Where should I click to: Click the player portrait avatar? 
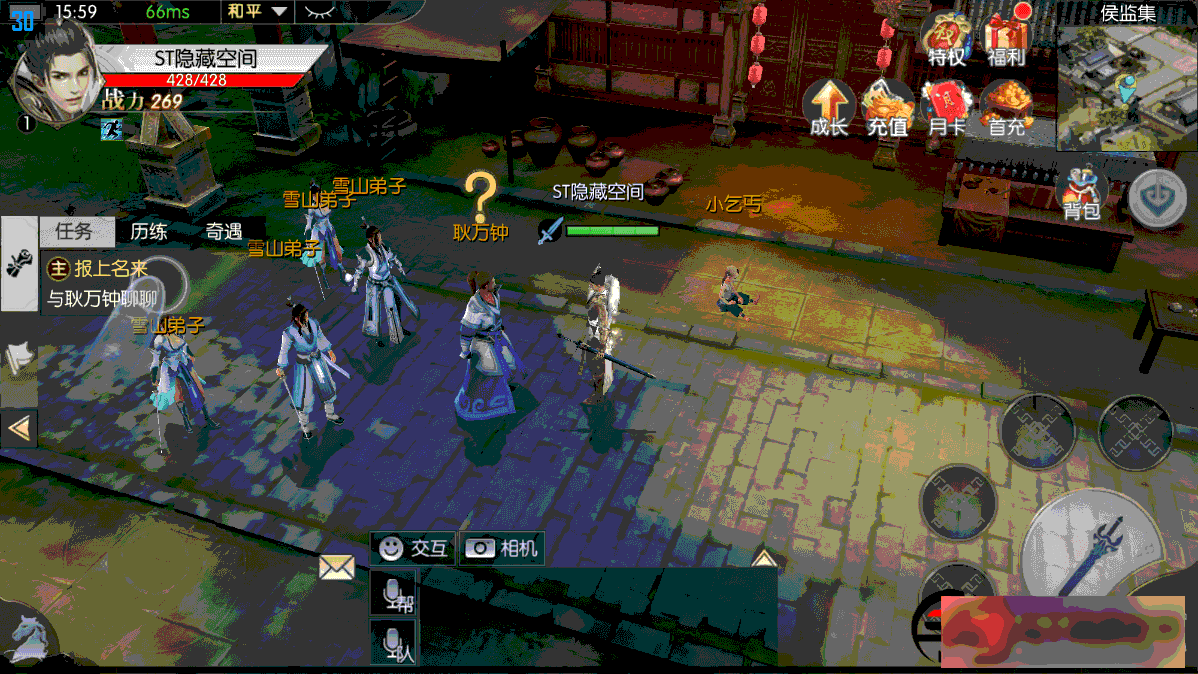tap(52, 72)
